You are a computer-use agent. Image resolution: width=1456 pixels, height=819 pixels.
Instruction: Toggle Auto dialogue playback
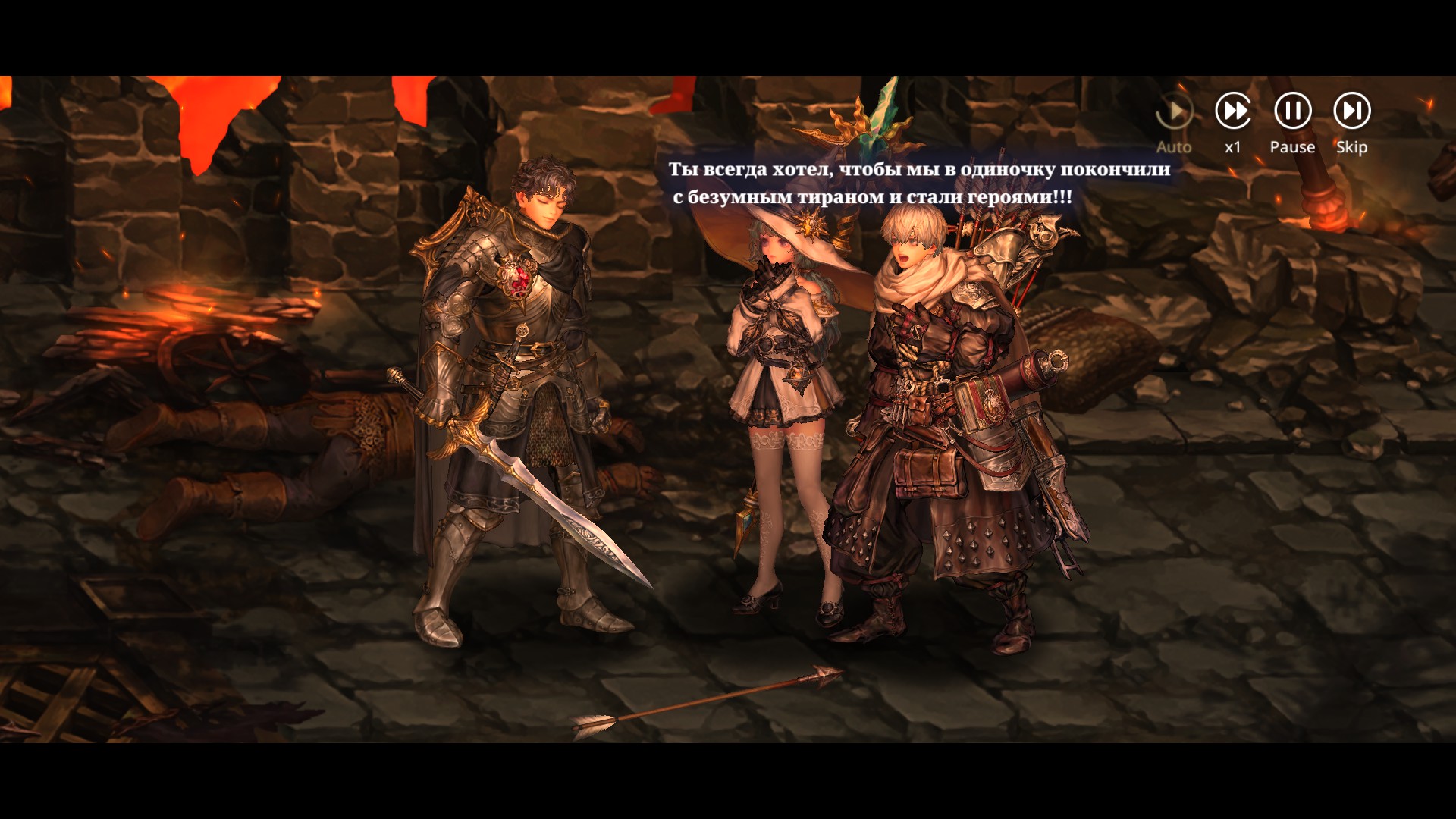point(1174,113)
